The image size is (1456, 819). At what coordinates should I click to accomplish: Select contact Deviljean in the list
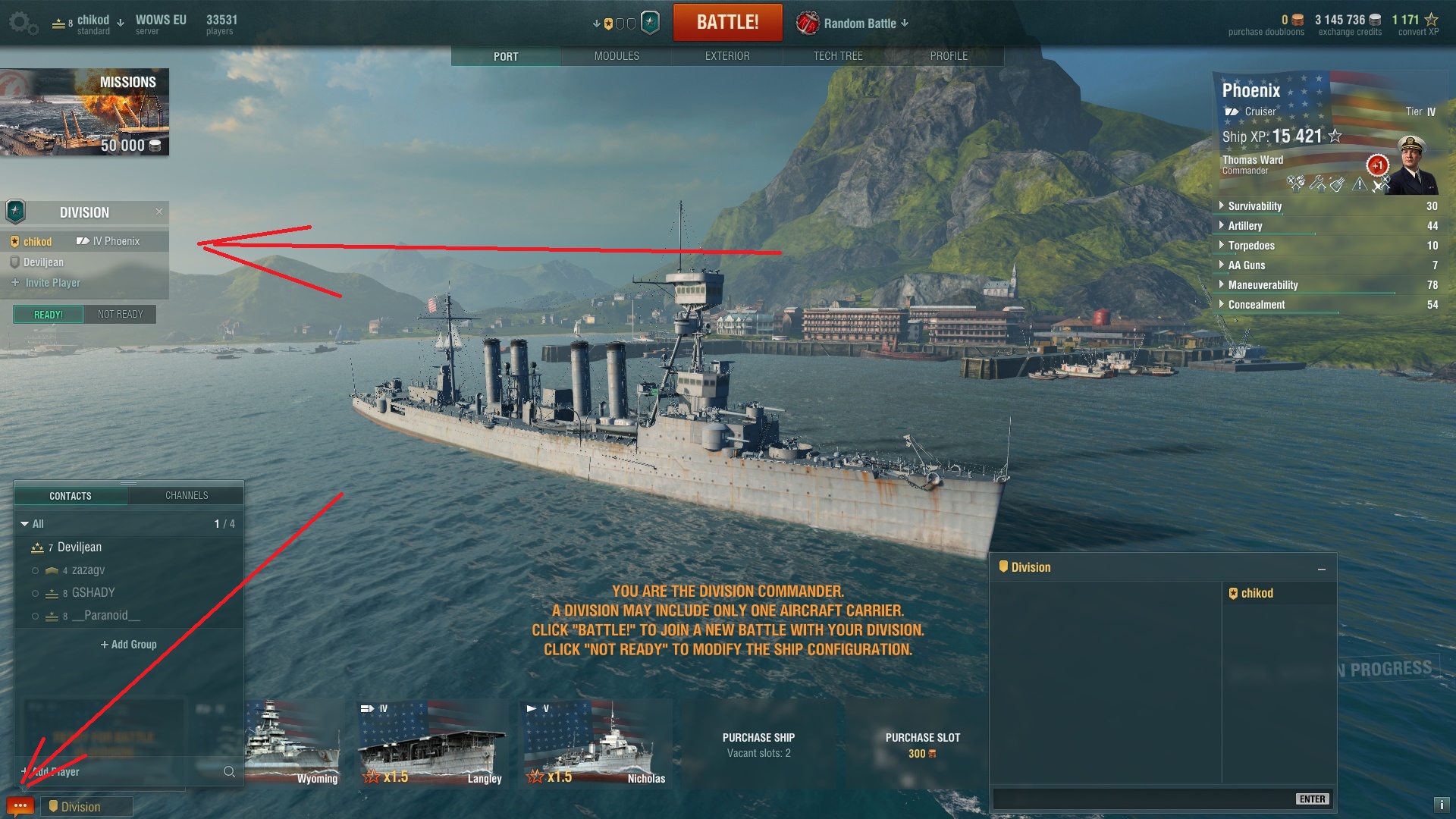point(80,548)
